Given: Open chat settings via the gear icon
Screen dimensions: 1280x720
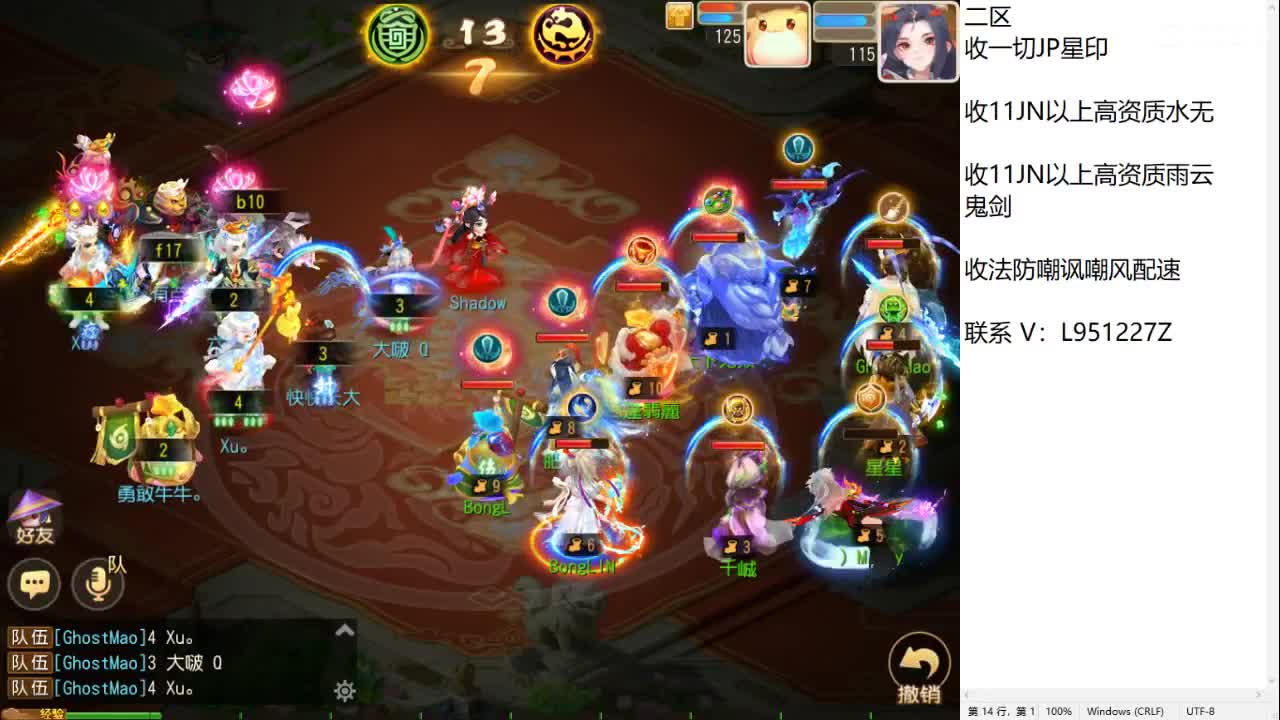Looking at the screenshot, I should click(x=345, y=691).
